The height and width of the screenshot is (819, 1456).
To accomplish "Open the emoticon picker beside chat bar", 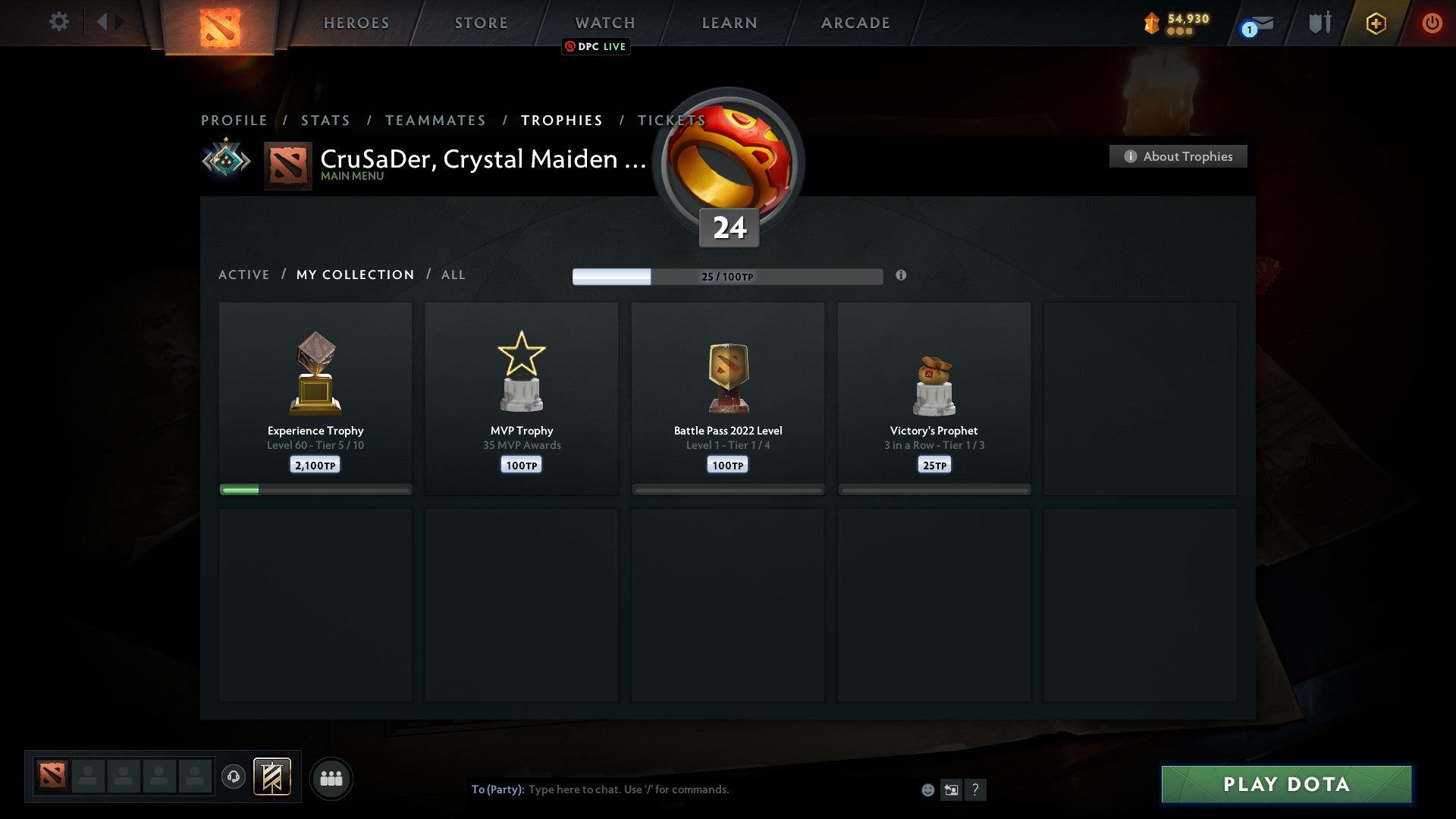I will coord(928,789).
